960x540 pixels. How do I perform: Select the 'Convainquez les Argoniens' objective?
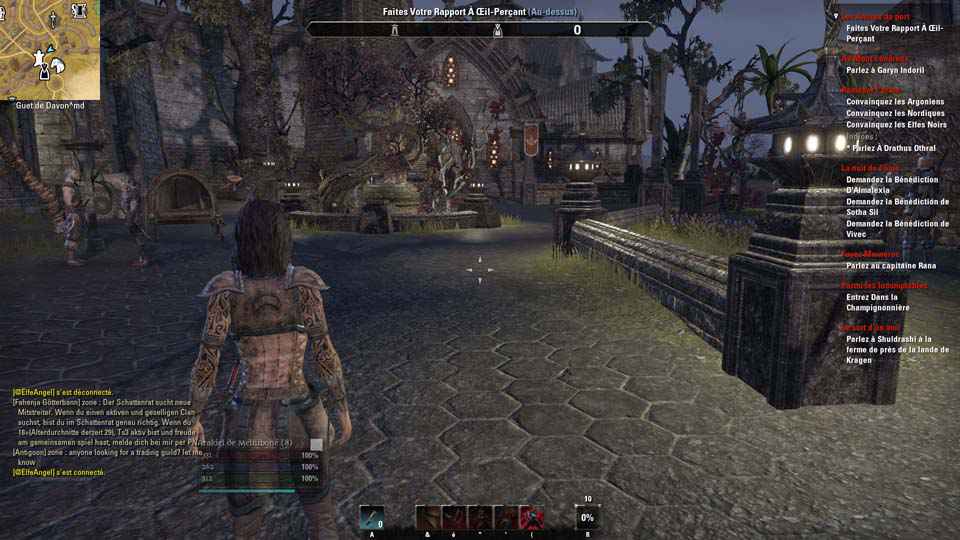(895, 102)
